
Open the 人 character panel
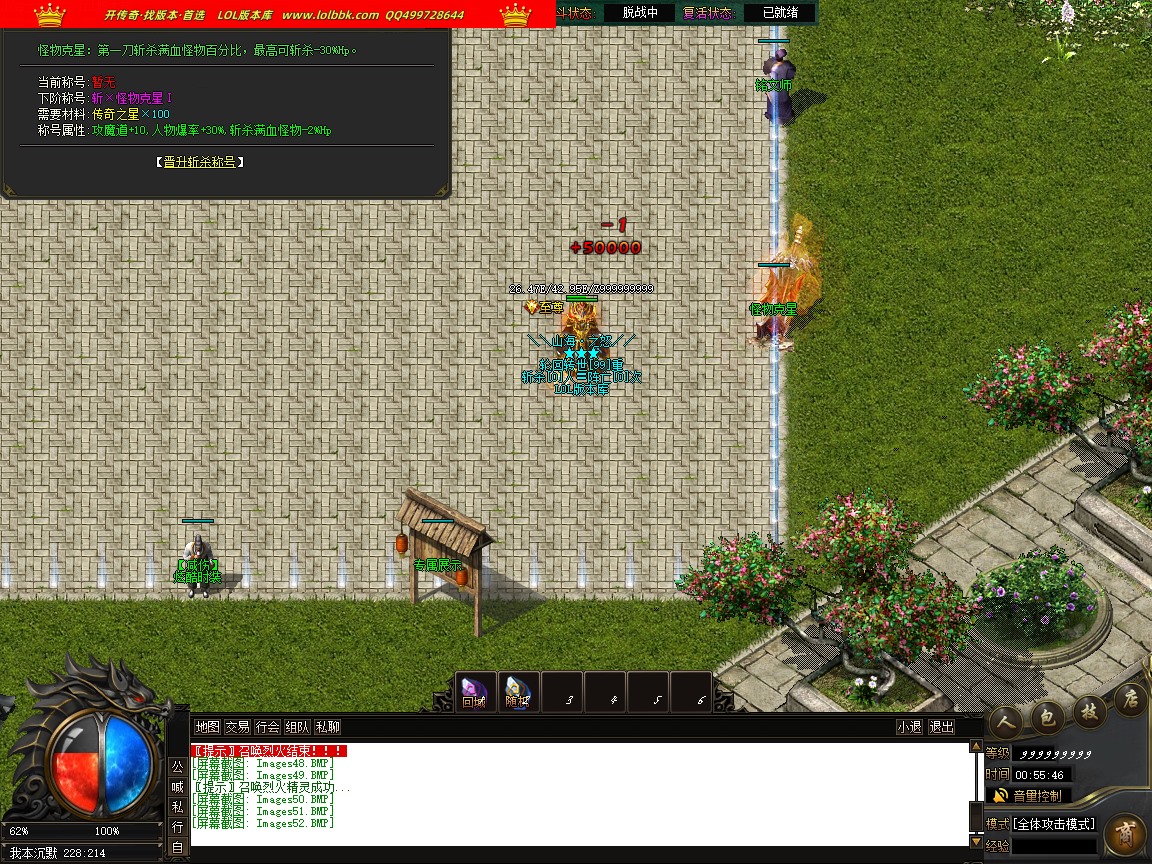click(x=1004, y=721)
